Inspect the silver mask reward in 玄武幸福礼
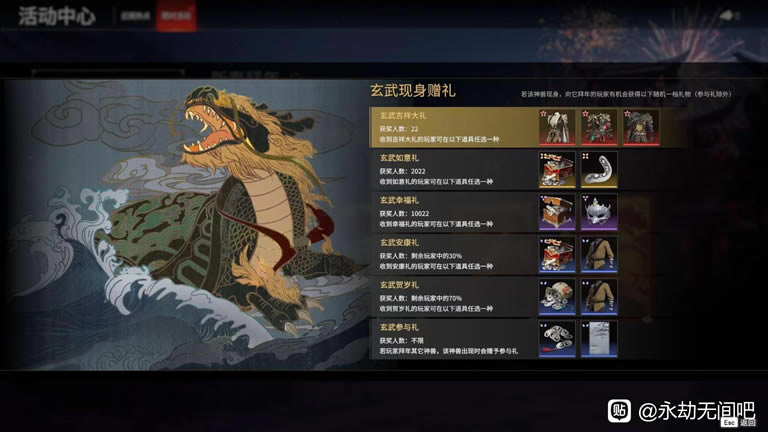 tap(599, 212)
